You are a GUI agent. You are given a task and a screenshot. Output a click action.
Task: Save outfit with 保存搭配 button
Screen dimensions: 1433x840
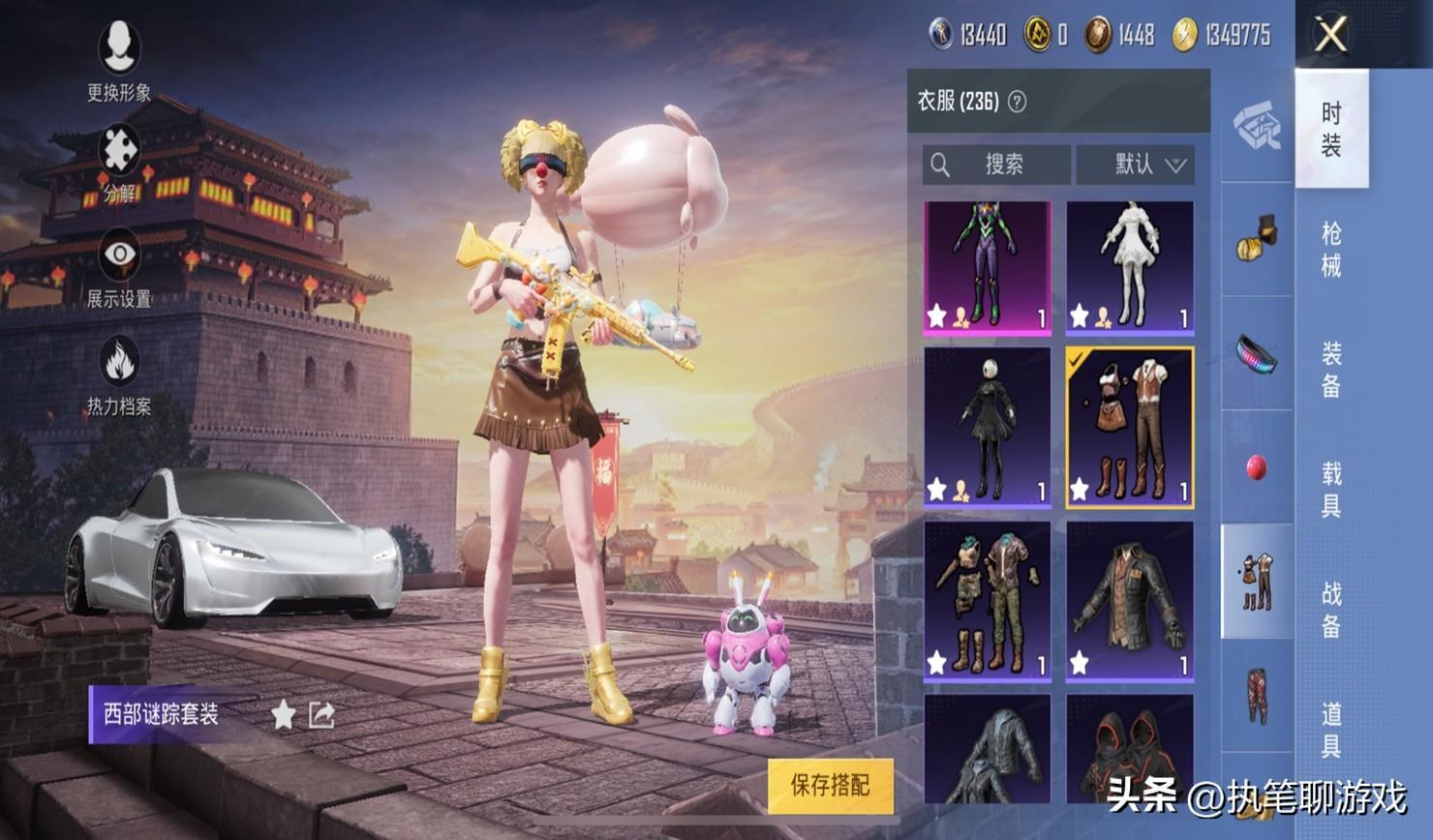point(830,785)
